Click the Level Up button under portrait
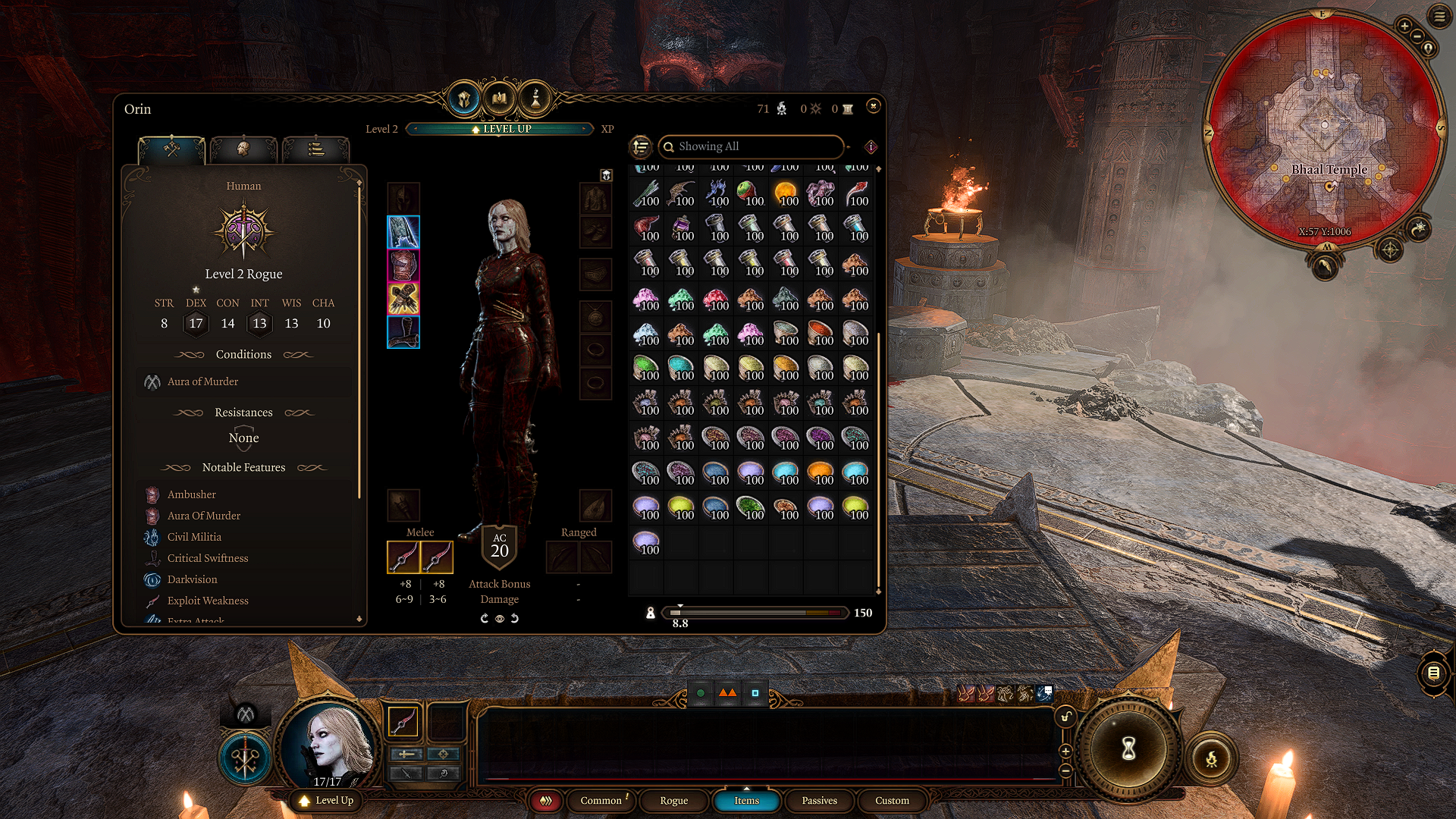Viewport: 1456px width, 819px height. point(327,801)
